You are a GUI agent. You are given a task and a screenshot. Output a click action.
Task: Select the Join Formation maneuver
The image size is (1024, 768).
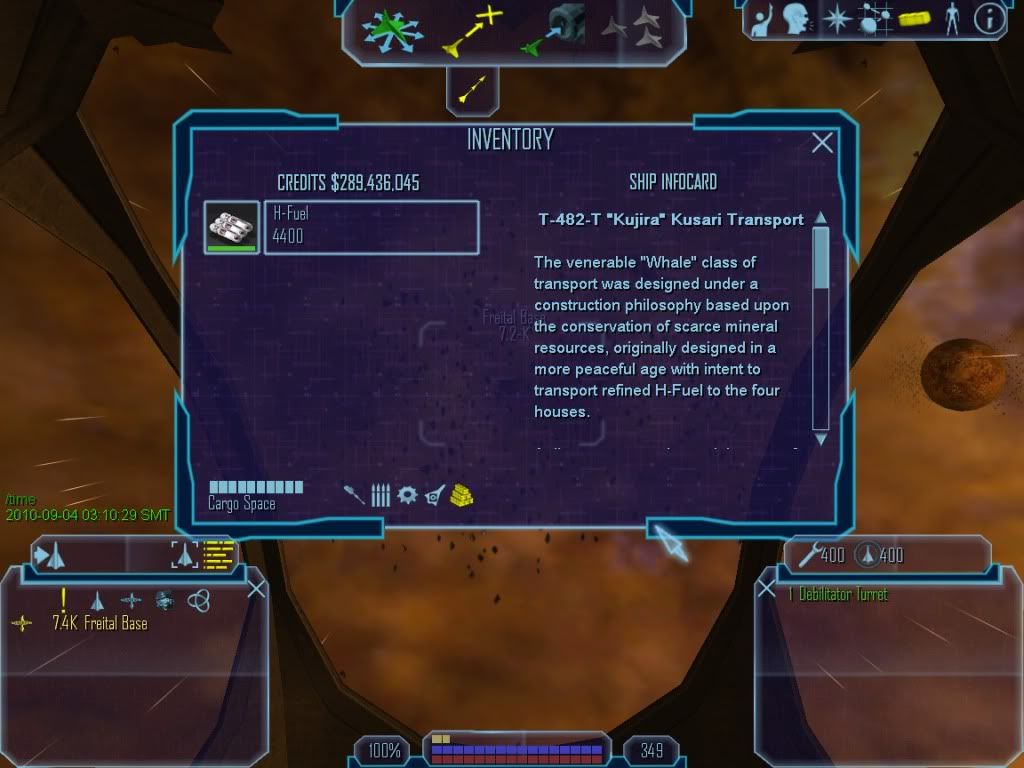coord(632,30)
